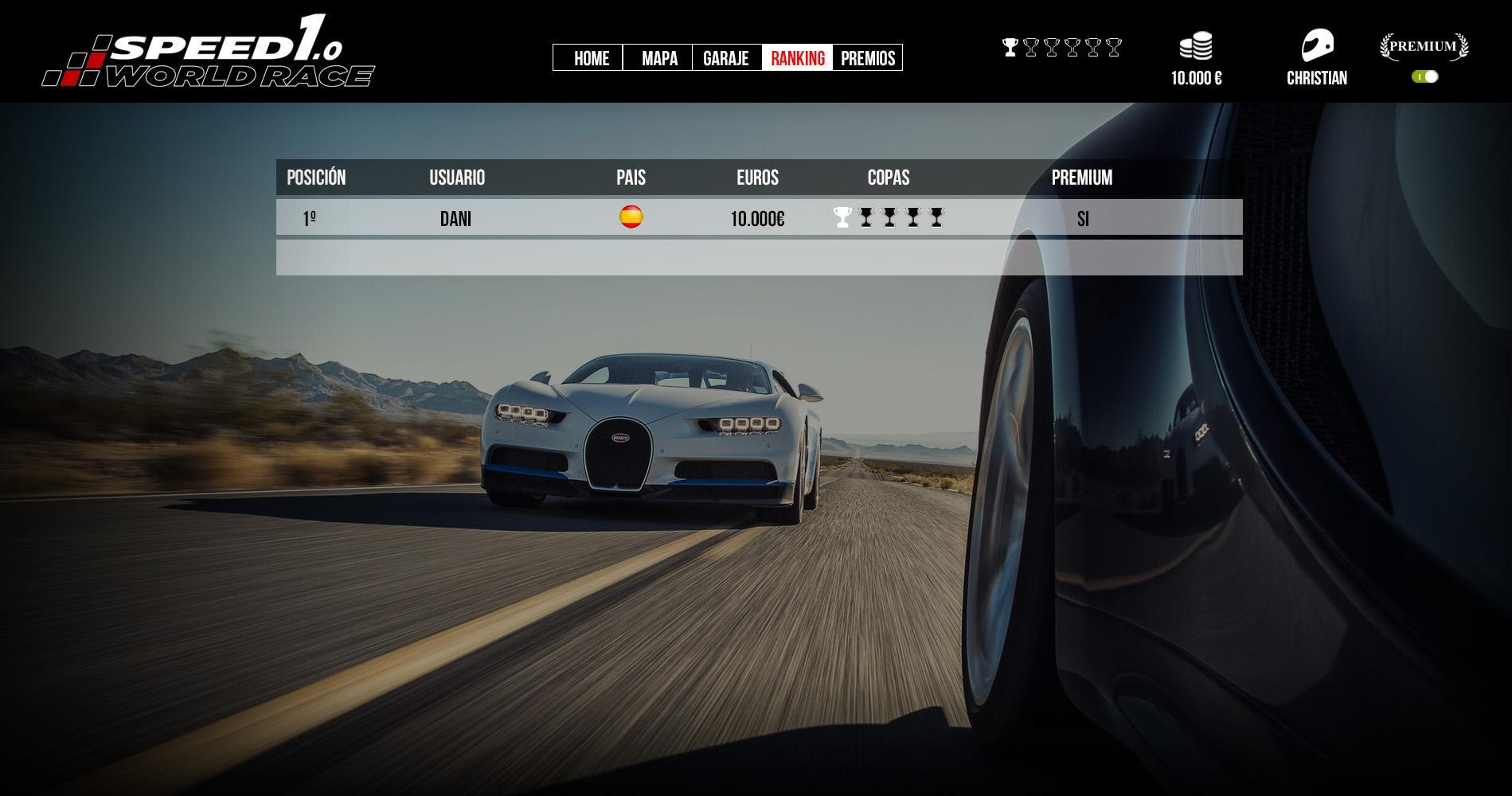The height and width of the screenshot is (796, 1512).
Task: Open Christian's helmet profile icon
Action: [x=1317, y=46]
